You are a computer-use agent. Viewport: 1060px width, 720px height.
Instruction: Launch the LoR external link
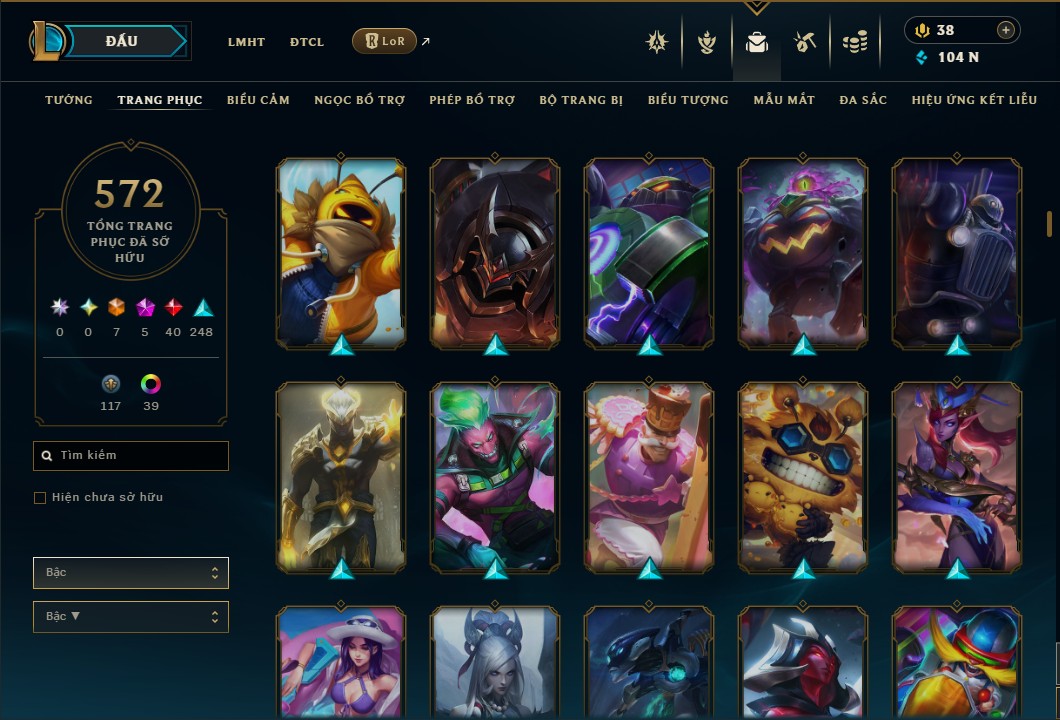pos(385,41)
